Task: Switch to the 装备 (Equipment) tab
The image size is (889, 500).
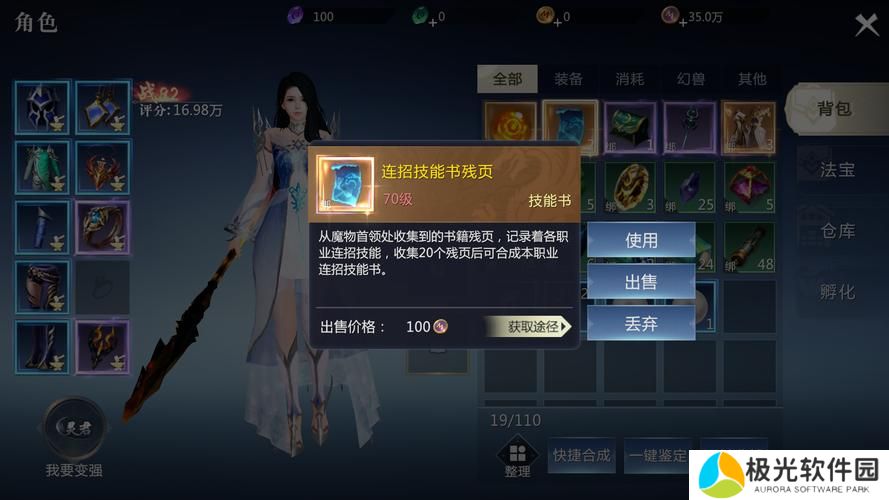Action: [568, 79]
